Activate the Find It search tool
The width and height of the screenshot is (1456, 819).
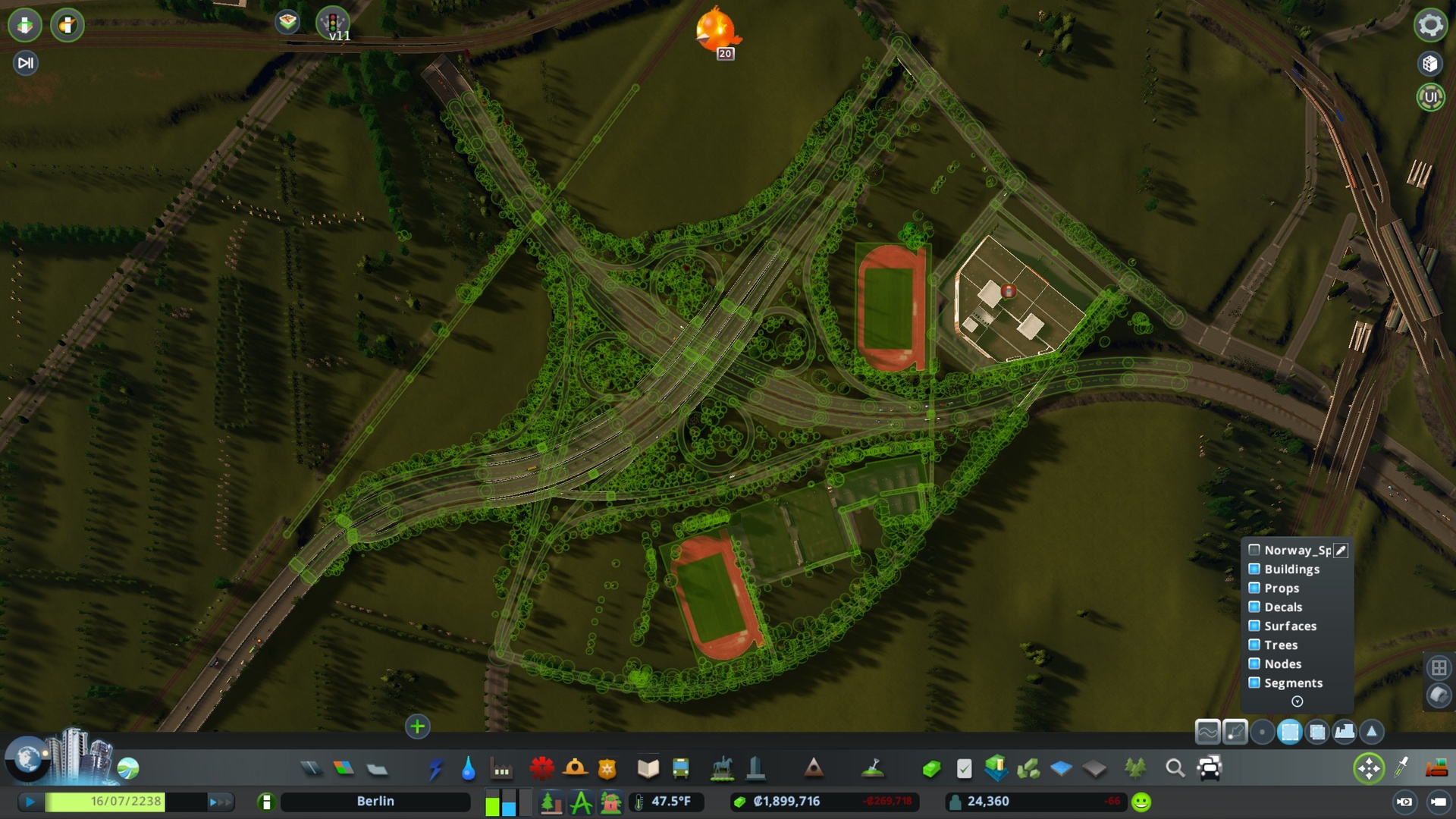coord(1176,768)
